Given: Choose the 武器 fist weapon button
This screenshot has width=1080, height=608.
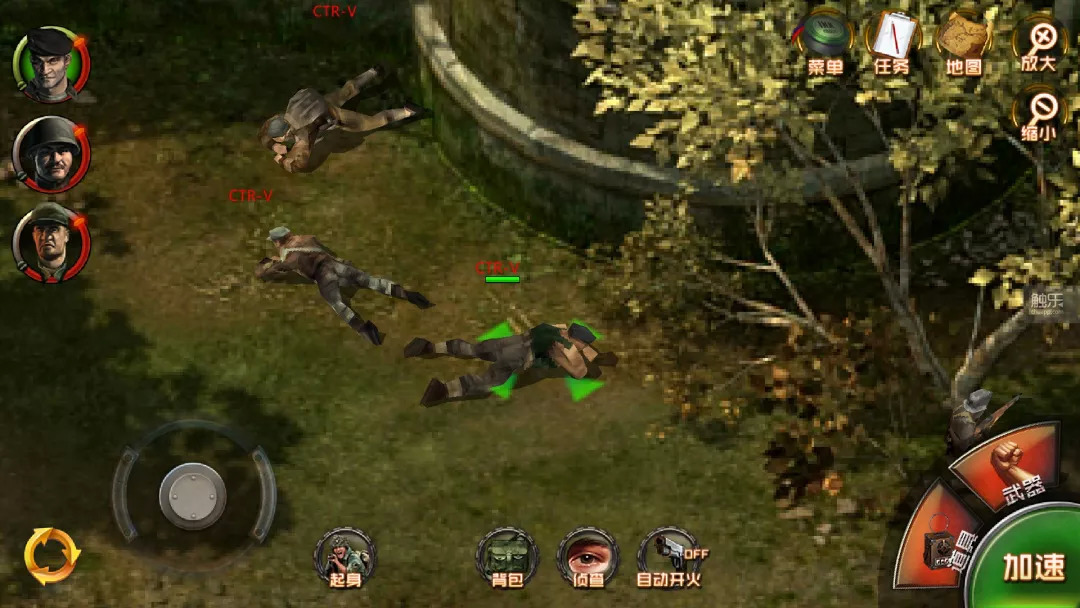Looking at the screenshot, I should coord(1012,463).
